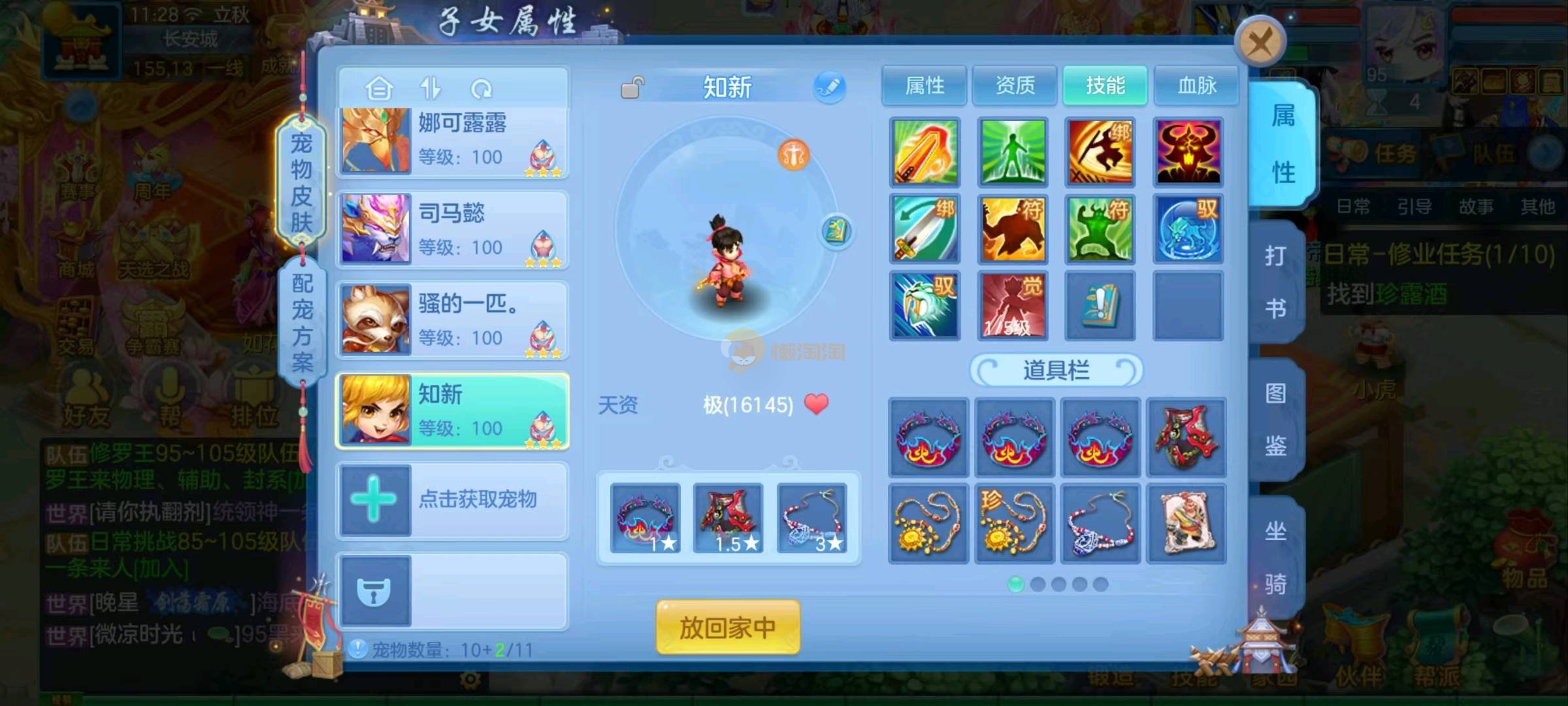The height and width of the screenshot is (706, 1568).
Task: Open the 资质 tab
Action: pos(1014,85)
